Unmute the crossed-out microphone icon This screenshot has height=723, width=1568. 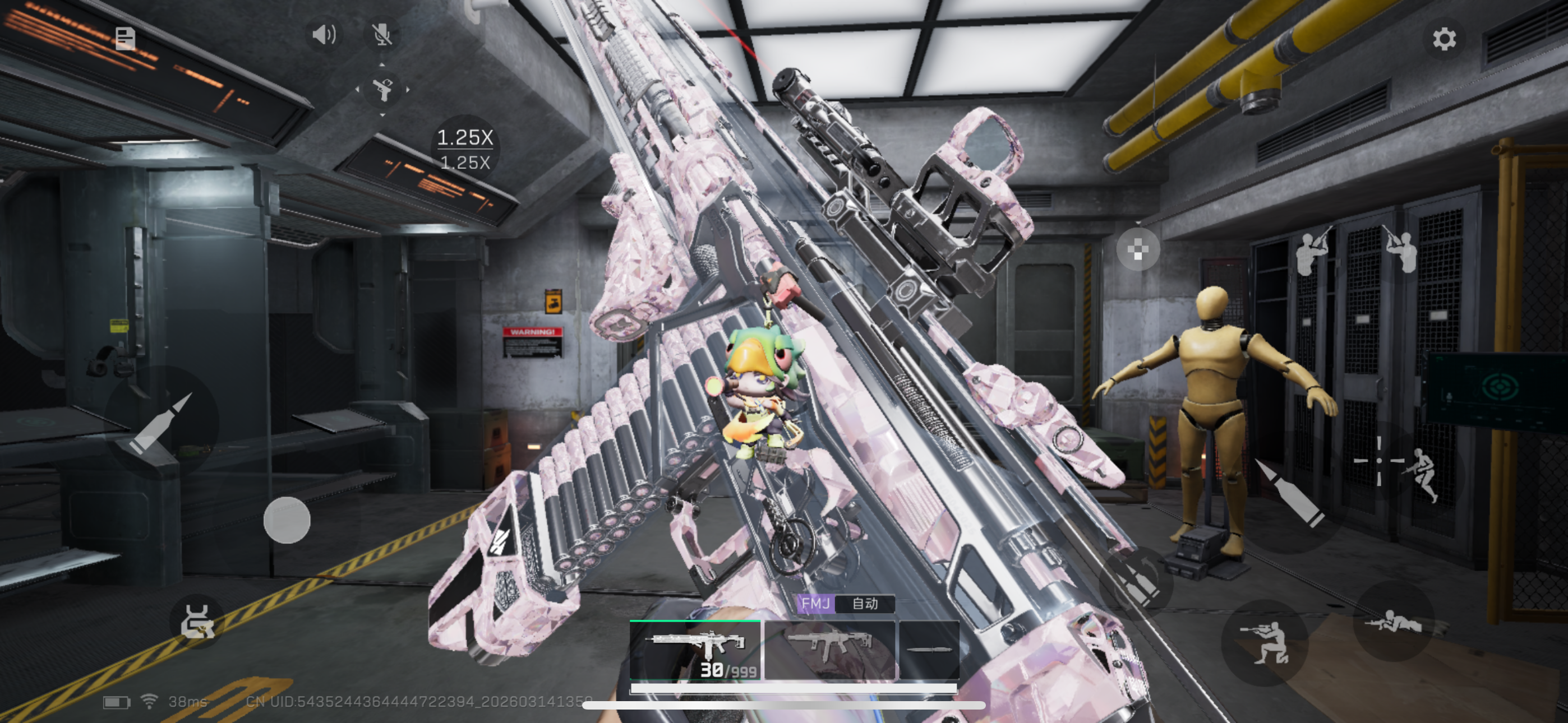(382, 35)
